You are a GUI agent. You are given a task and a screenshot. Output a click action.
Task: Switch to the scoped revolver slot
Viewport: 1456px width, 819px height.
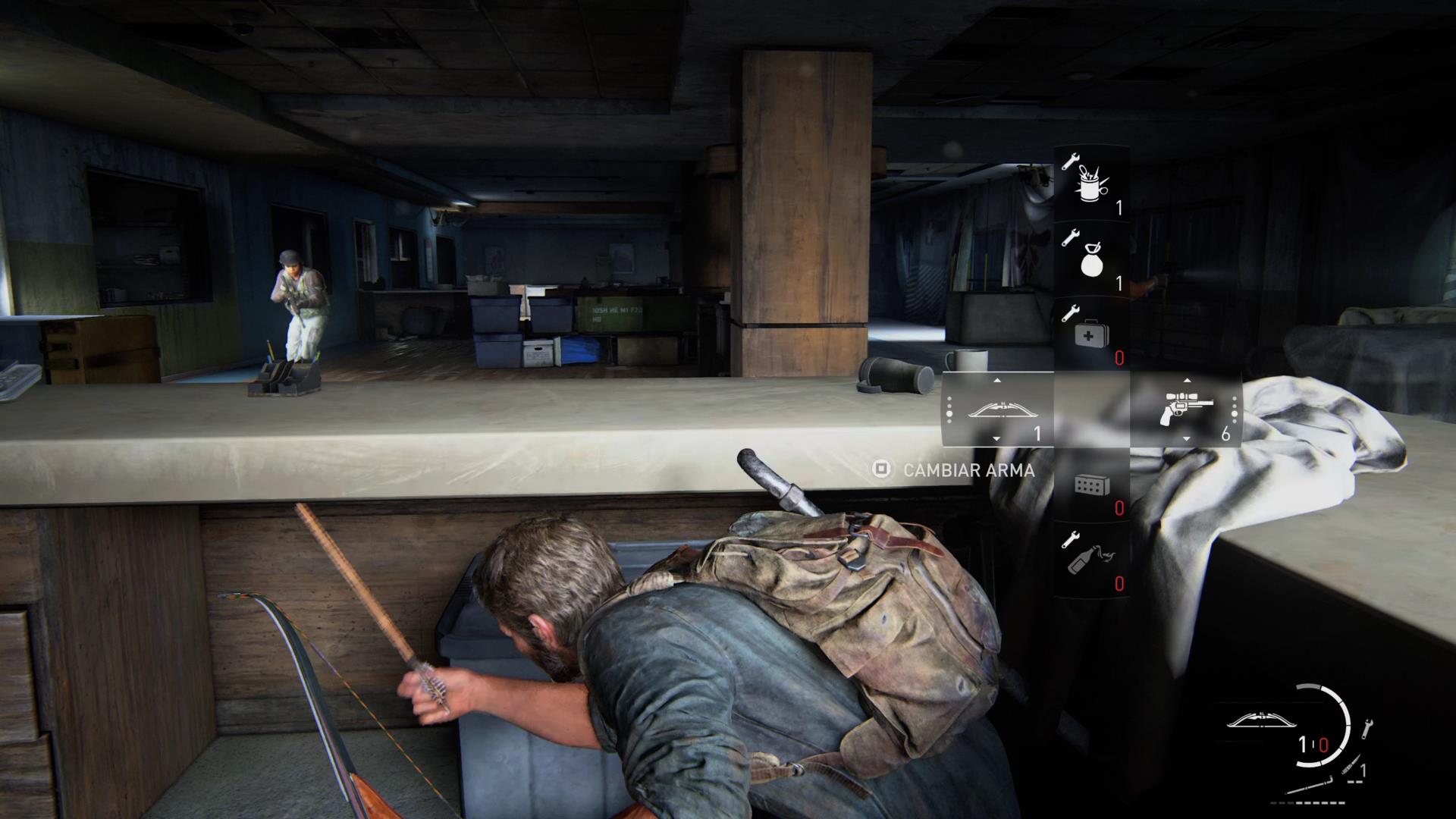(x=1186, y=410)
